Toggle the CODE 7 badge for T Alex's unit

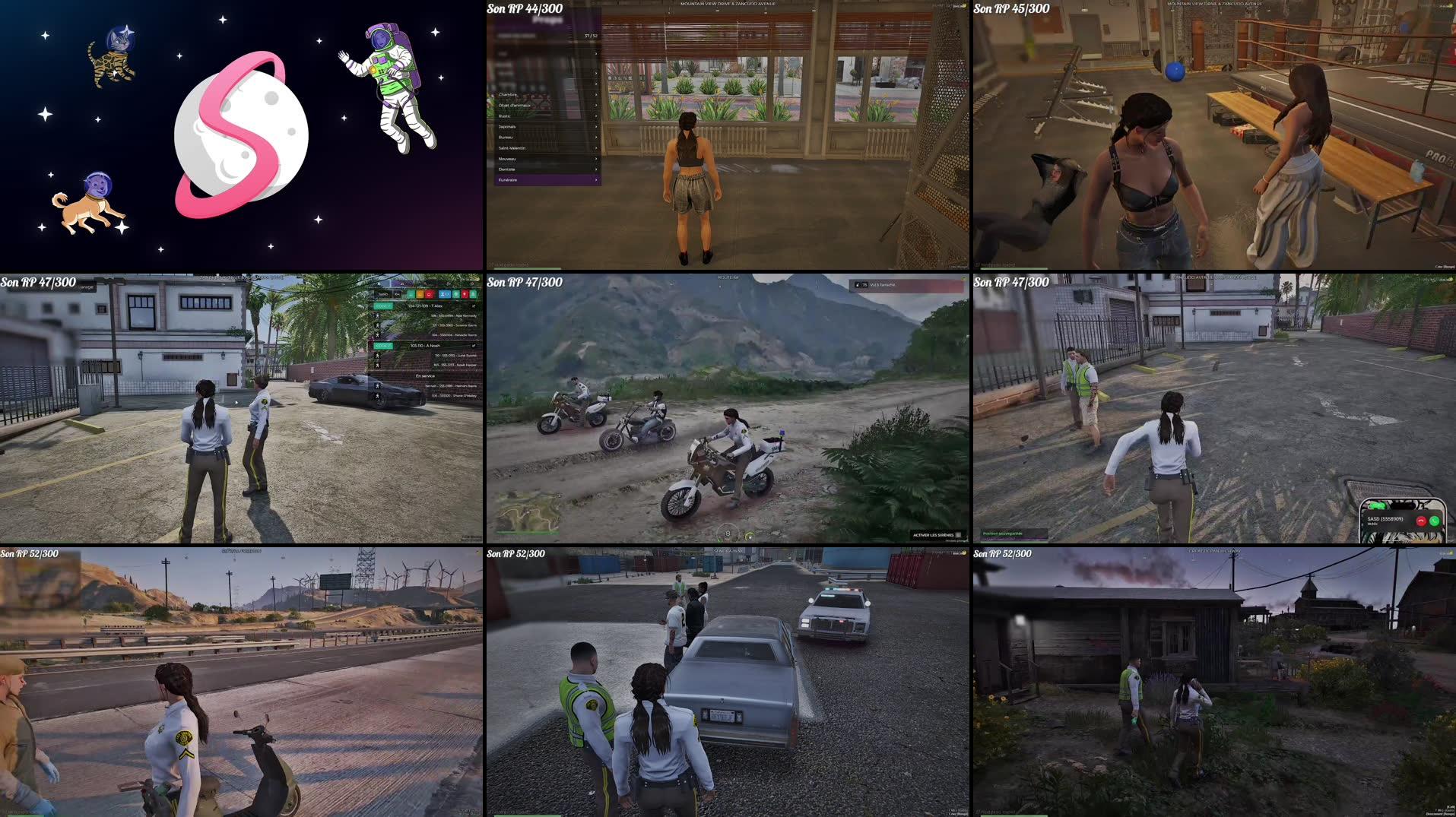384,306
